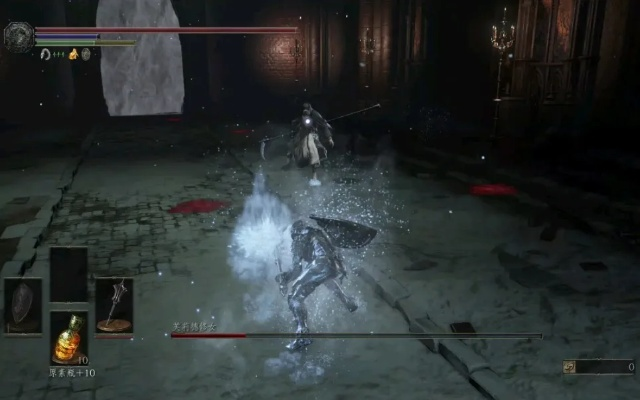Image resolution: width=640 pixels, height=400 pixels.
Task: Click the octagonal covenant emblem
Action: click(x=19, y=37)
